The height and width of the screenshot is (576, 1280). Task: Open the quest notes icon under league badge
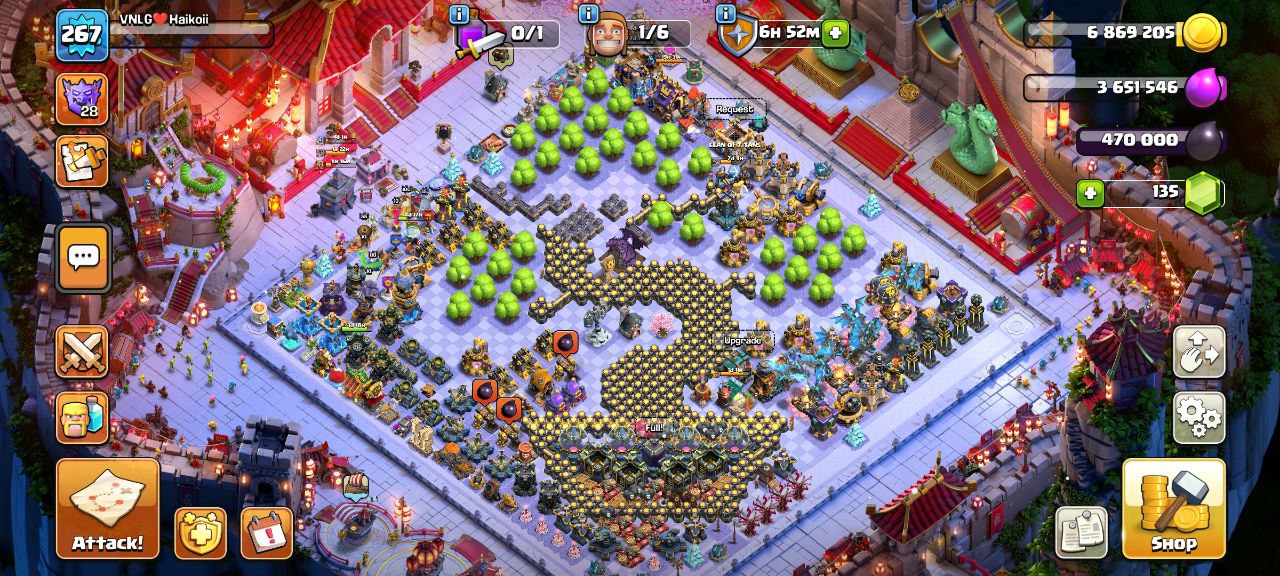82,161
